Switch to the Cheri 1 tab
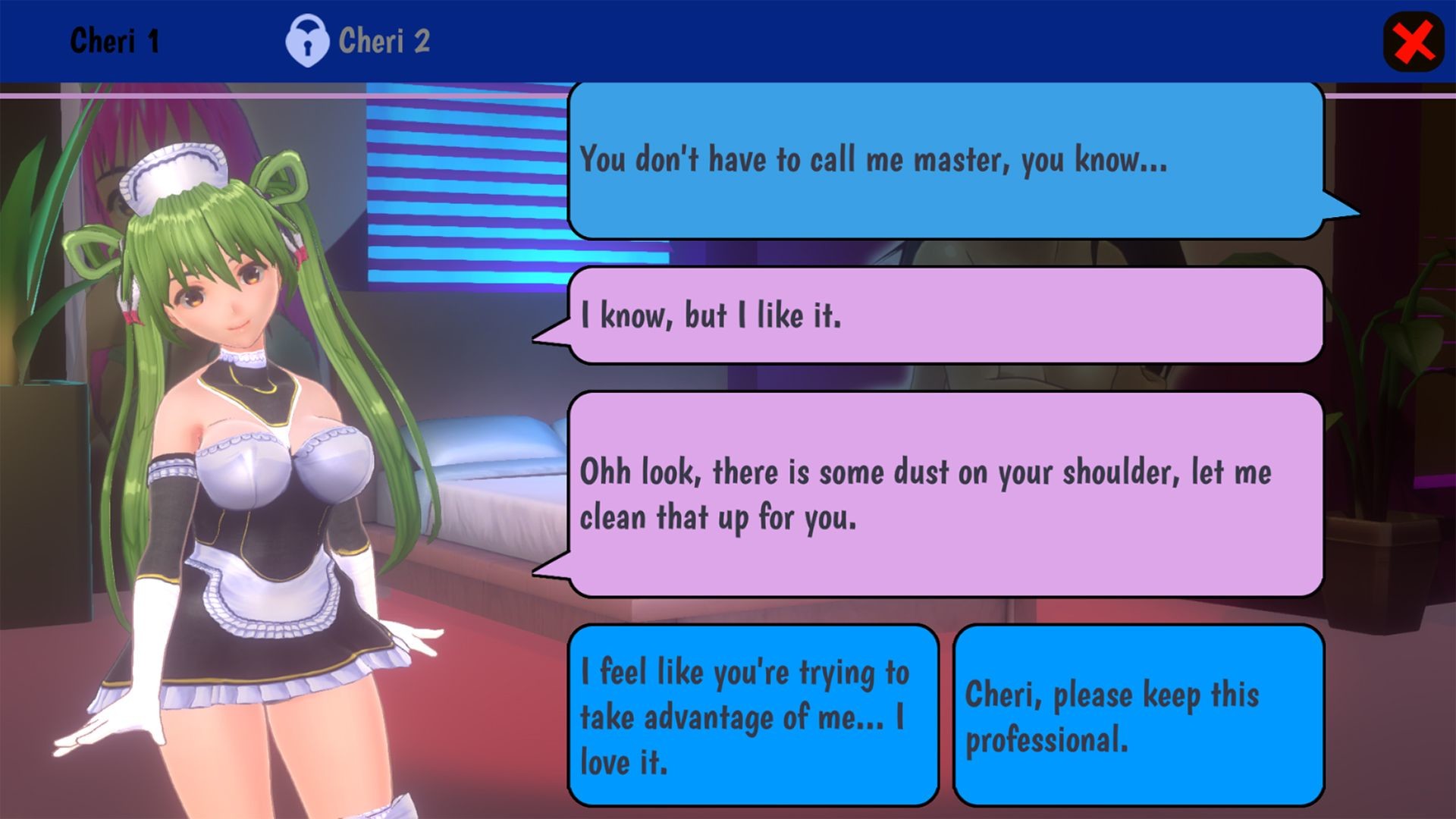The width and height of the screenshot is (1456, 819). tap(115, 41)
